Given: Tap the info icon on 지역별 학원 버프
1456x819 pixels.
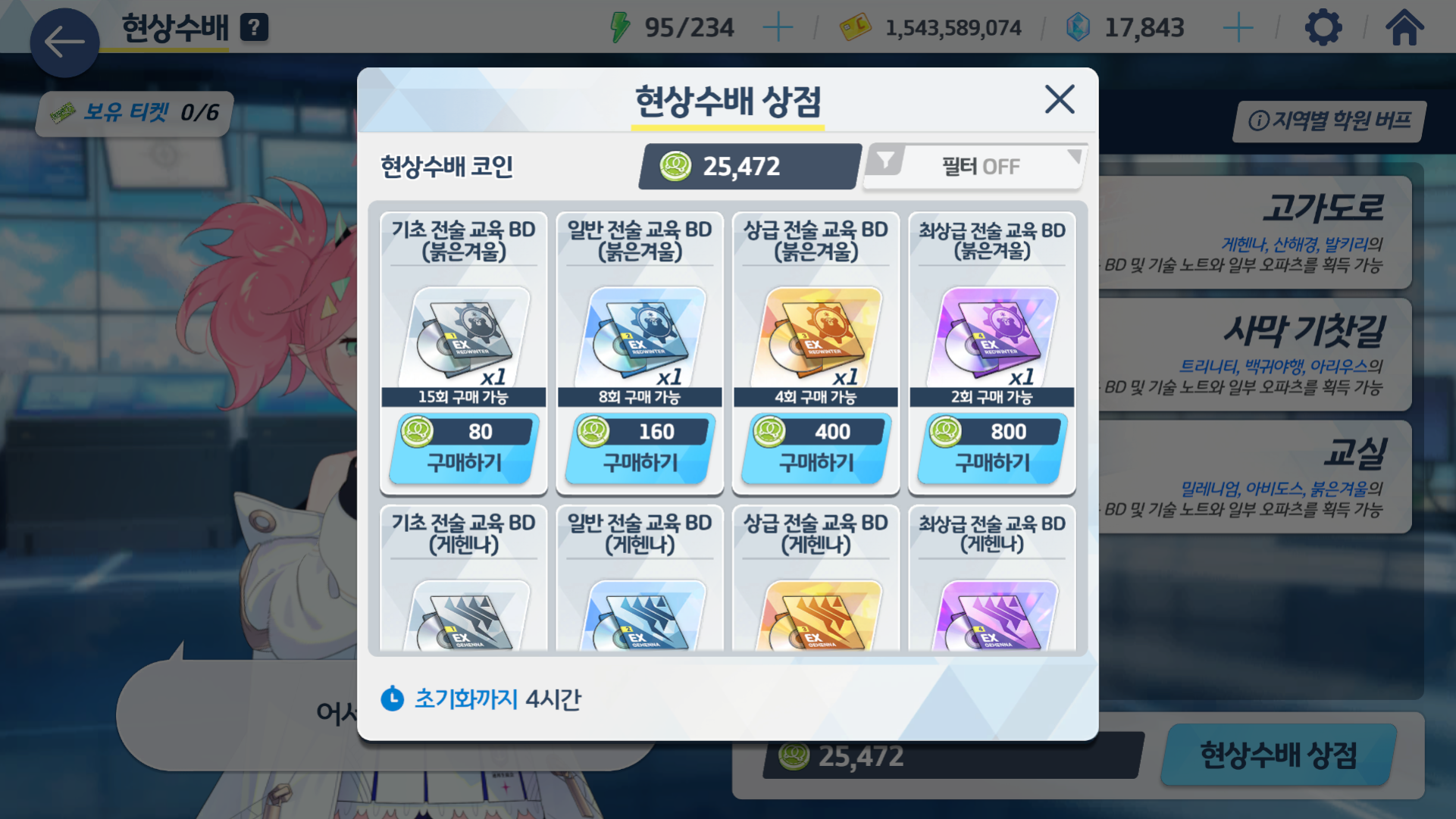Looking at the screenshot, I should tap(1258, 120).
